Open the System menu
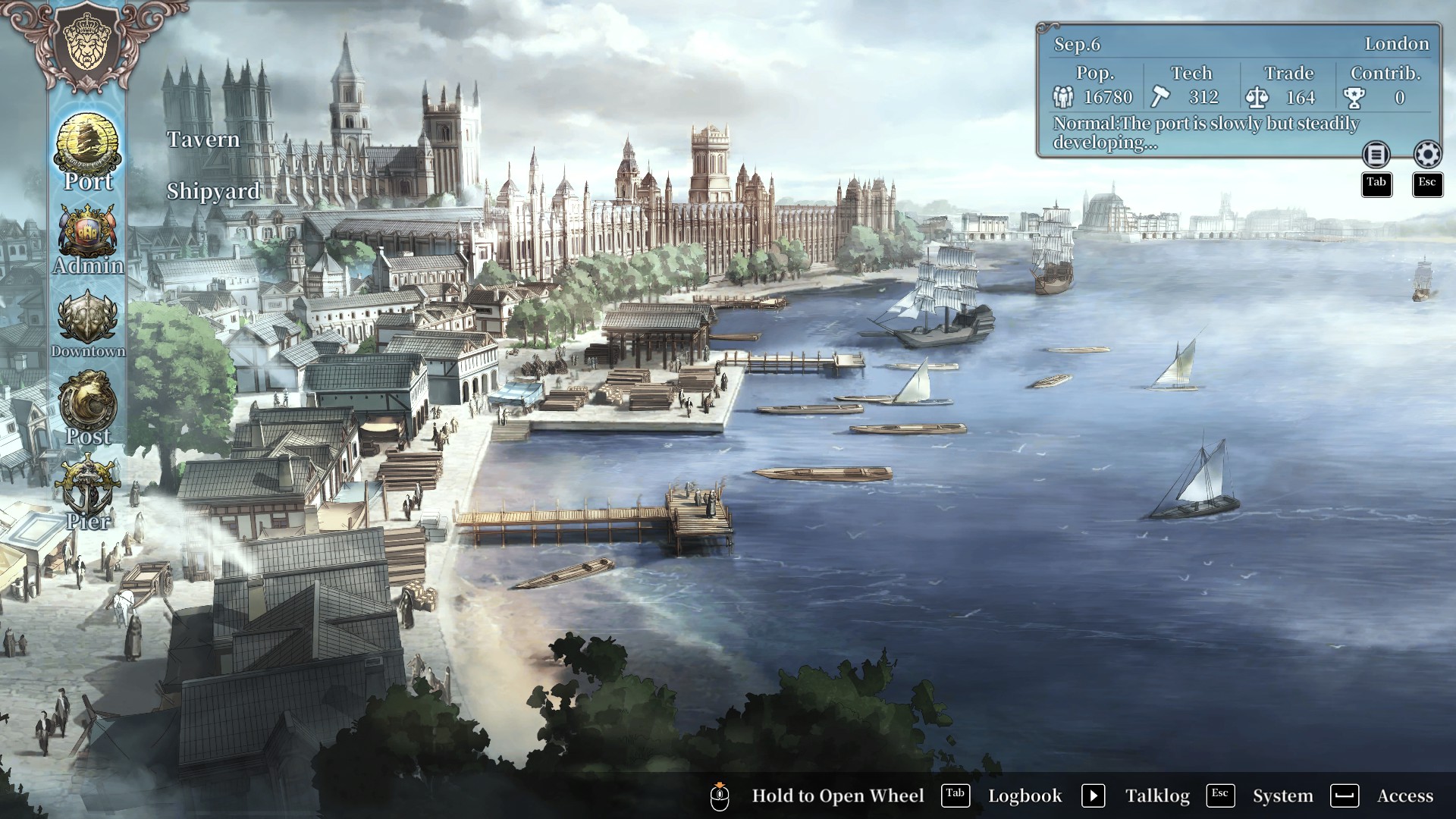 point(1283,795)
